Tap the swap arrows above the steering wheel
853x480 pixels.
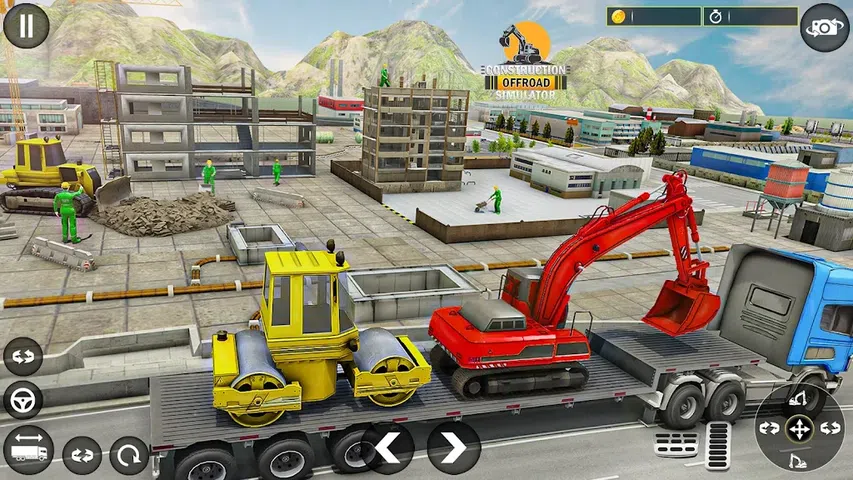point(23,357)
